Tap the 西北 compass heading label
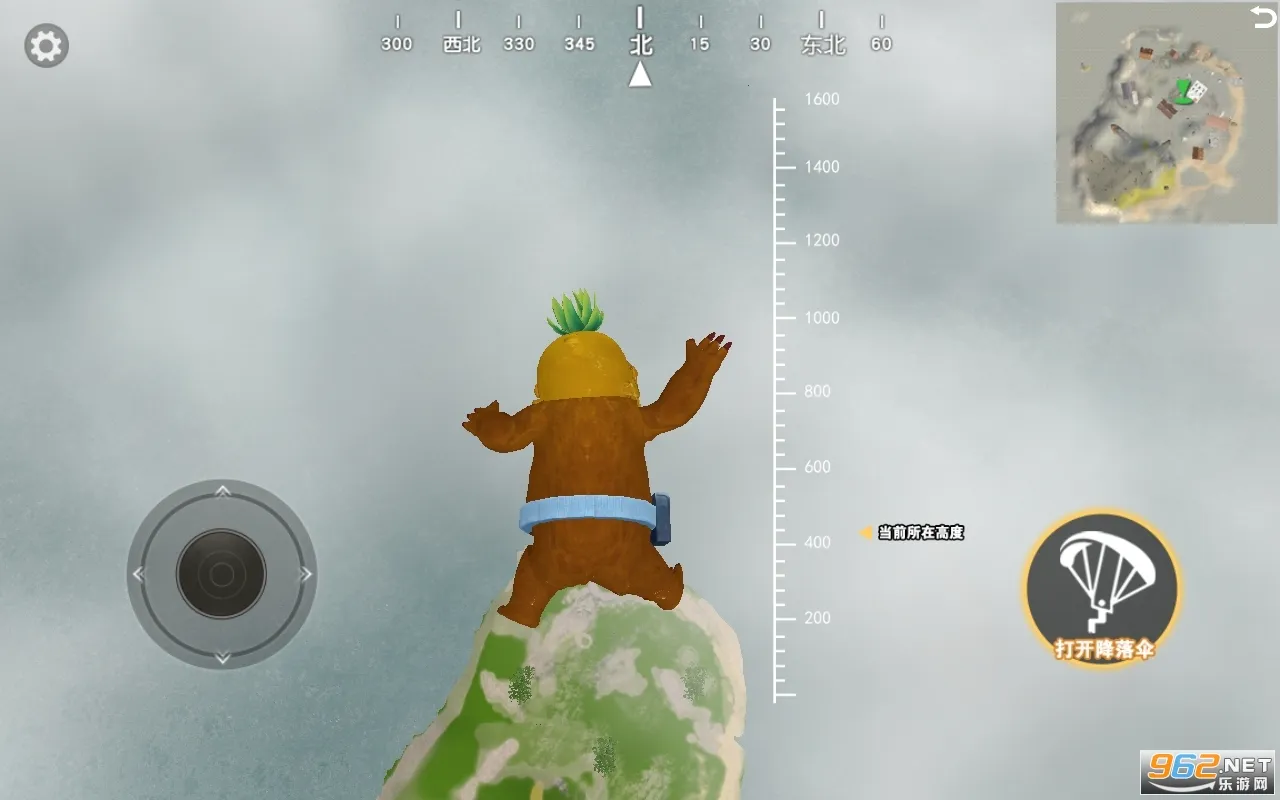Viewport: 1280px width, 800px height. click(x=460, y=44)
